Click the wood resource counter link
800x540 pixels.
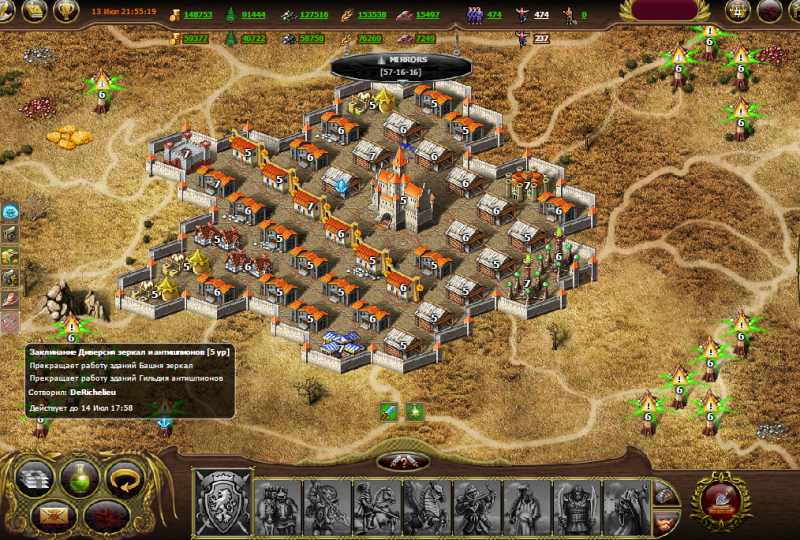253,15
